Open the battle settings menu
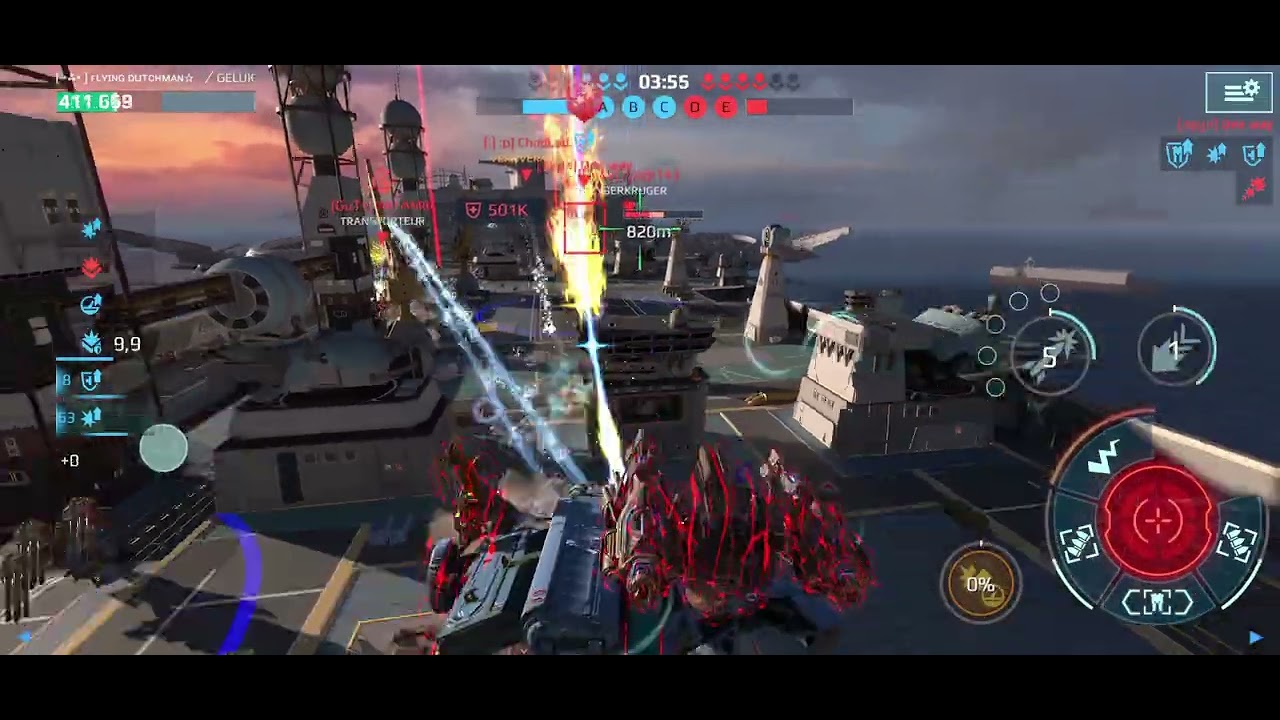This screenshot has height=720, width=1280. pos(1238,92)
